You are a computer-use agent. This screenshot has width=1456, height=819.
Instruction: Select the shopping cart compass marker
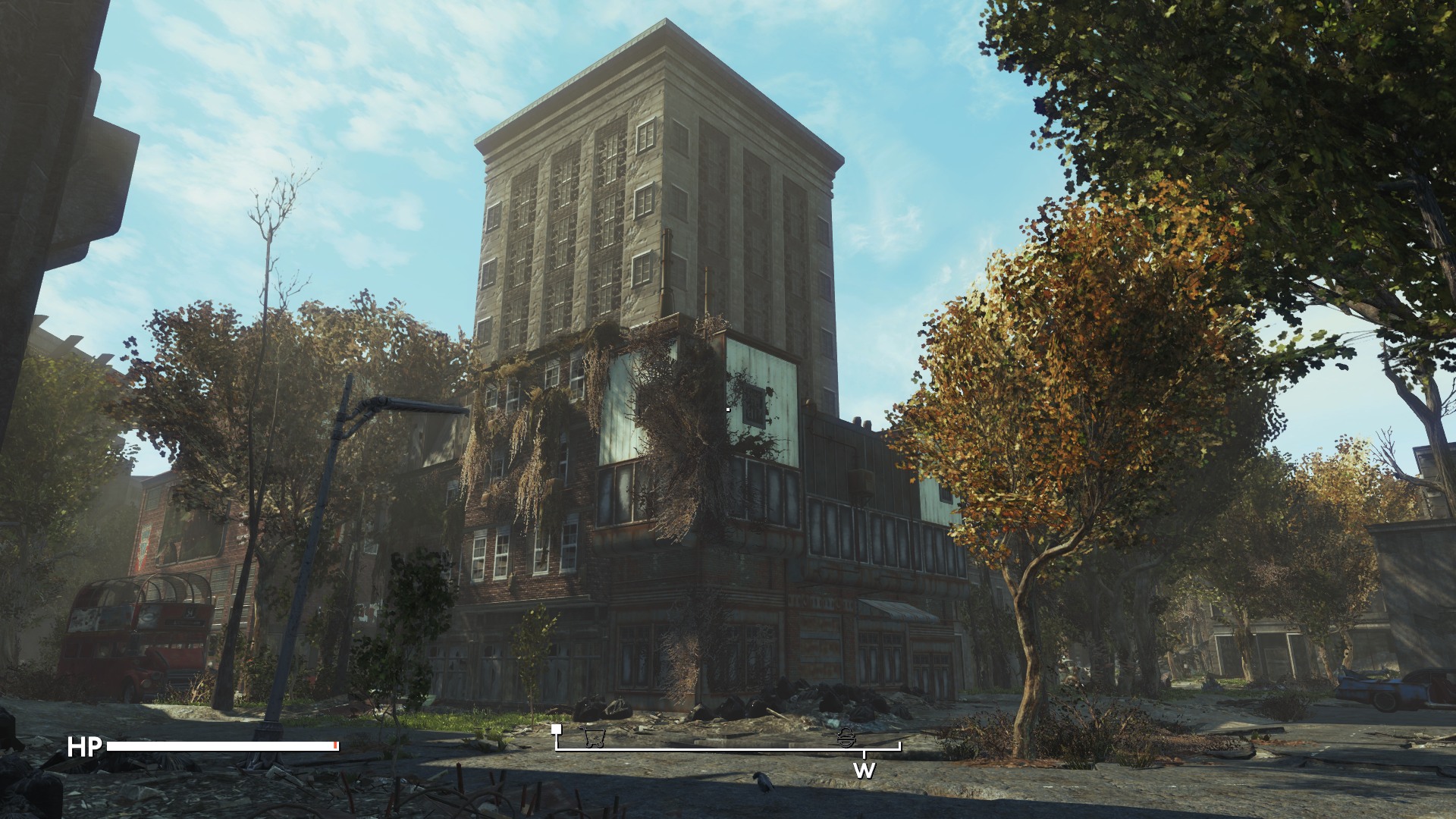pos(595,737)
